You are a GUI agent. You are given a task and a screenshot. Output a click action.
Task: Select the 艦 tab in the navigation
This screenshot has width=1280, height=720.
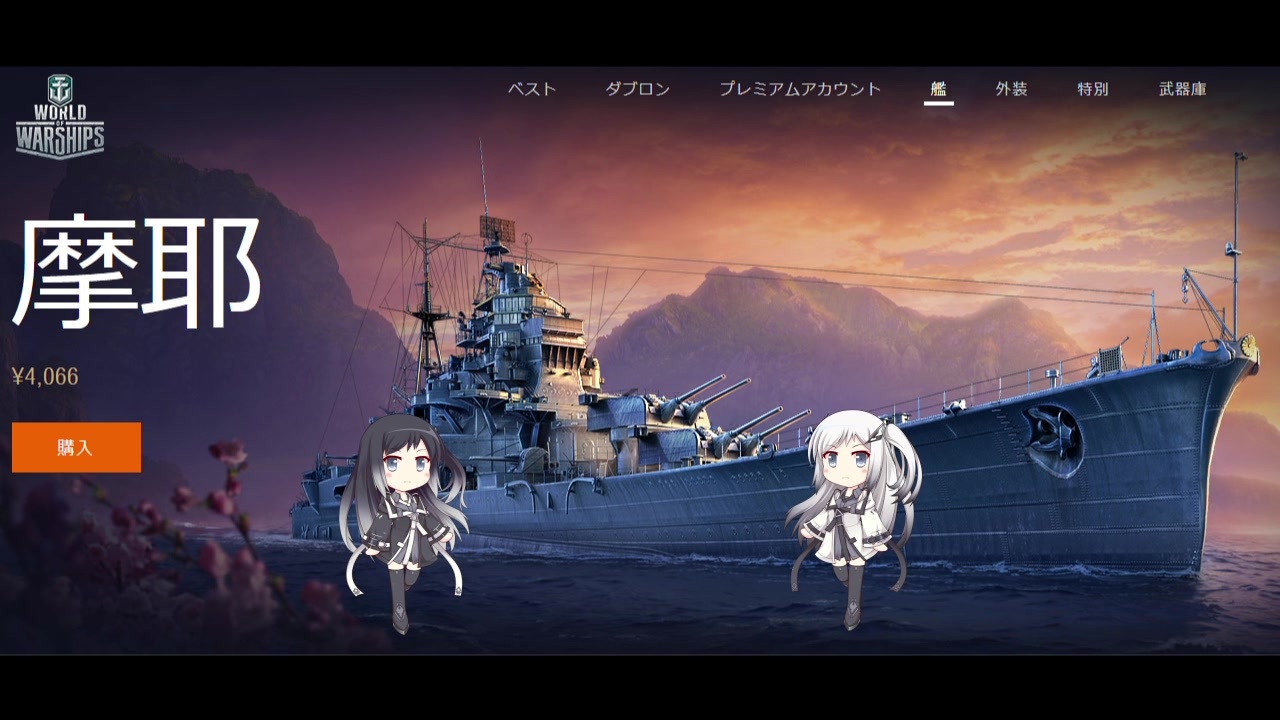click(x=938, y=89)
